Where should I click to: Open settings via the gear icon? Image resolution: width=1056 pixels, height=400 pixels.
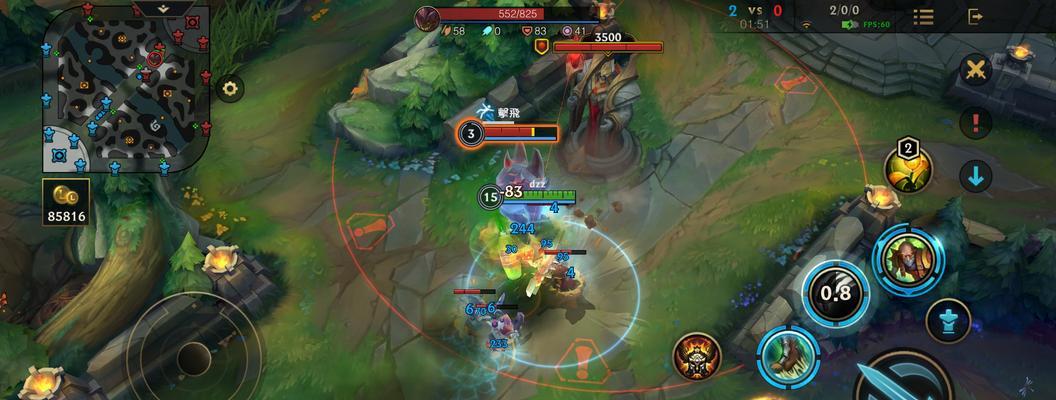click(x=231, y=89)
